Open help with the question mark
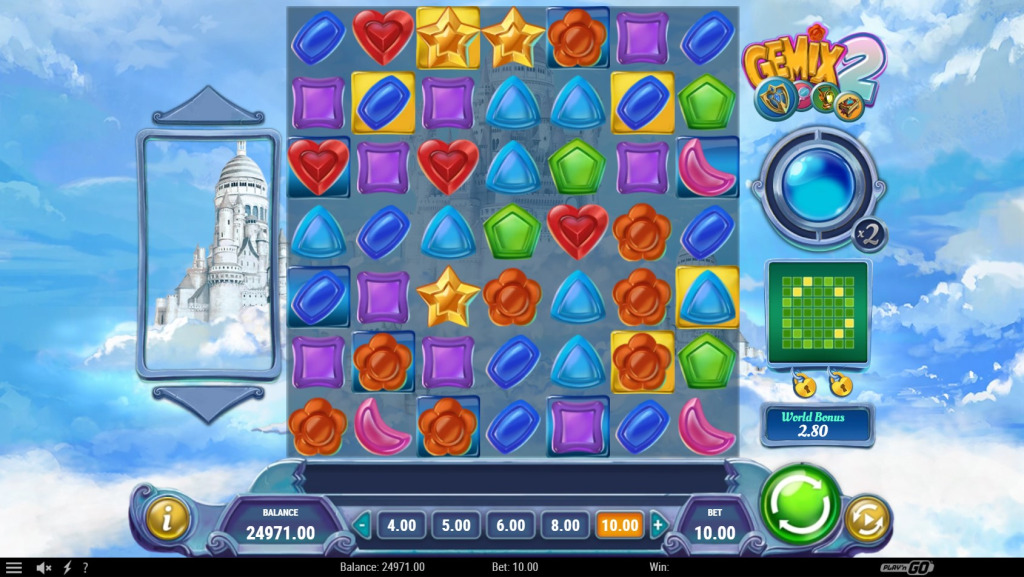This screenshot has height=577, width=1024. click(85, 567)
